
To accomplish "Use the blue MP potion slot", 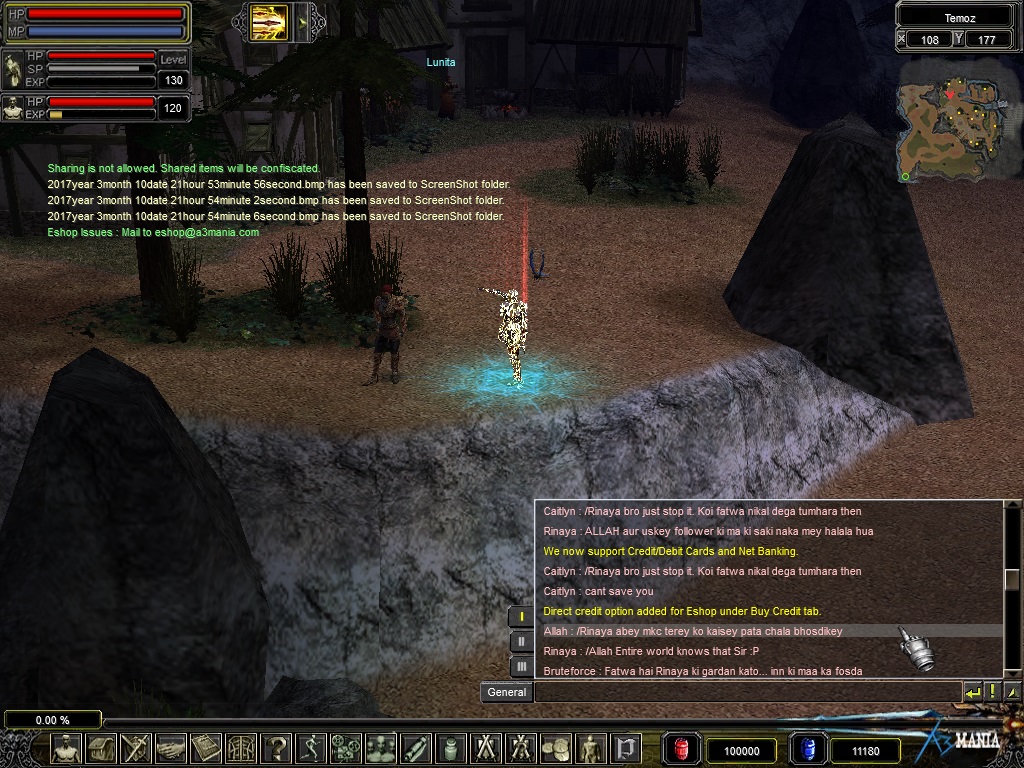I will tap(806, 749).
